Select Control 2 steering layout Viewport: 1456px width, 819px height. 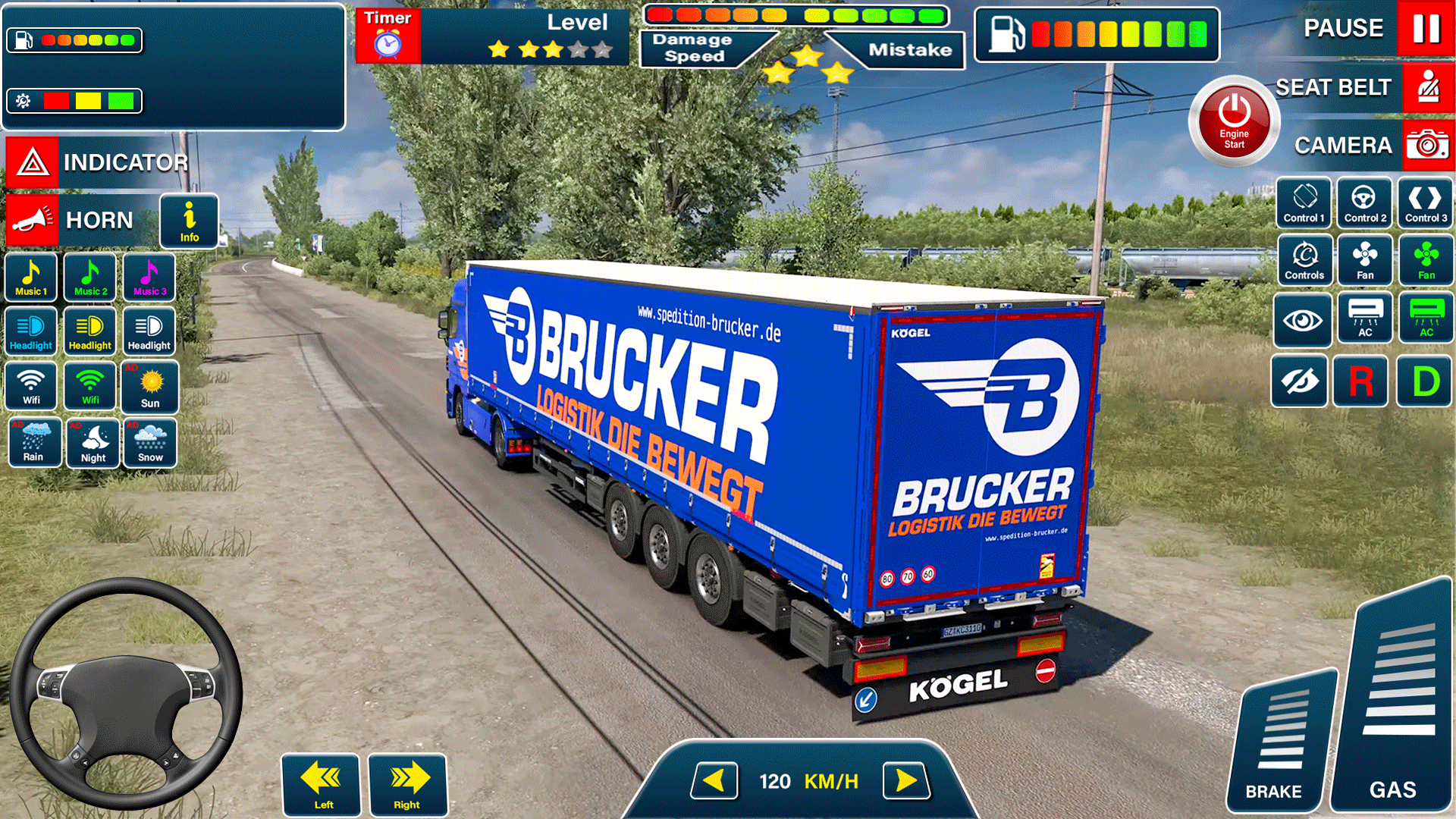pyautogui.click(x=1364, y=202)
